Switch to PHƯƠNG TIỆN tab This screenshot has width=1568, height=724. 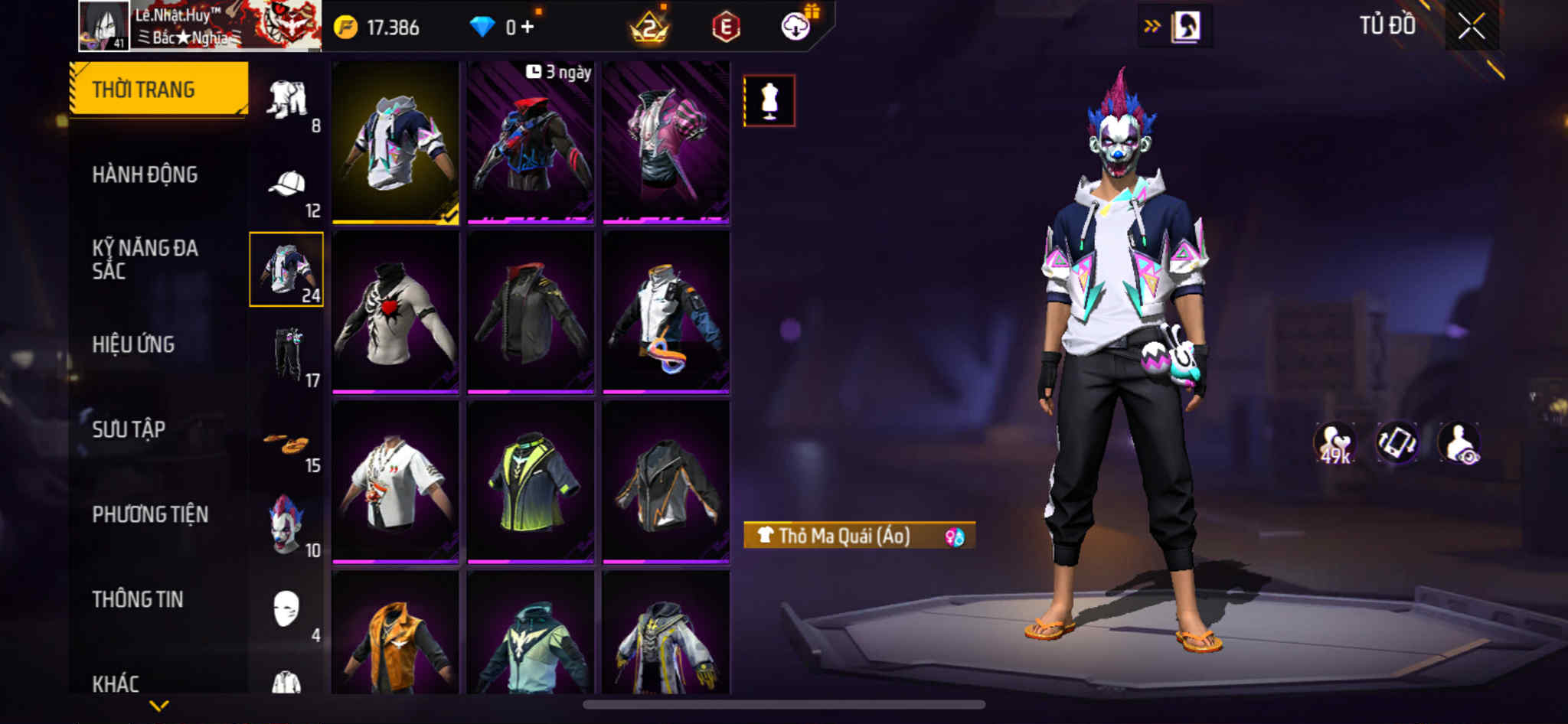coord(150,514)
